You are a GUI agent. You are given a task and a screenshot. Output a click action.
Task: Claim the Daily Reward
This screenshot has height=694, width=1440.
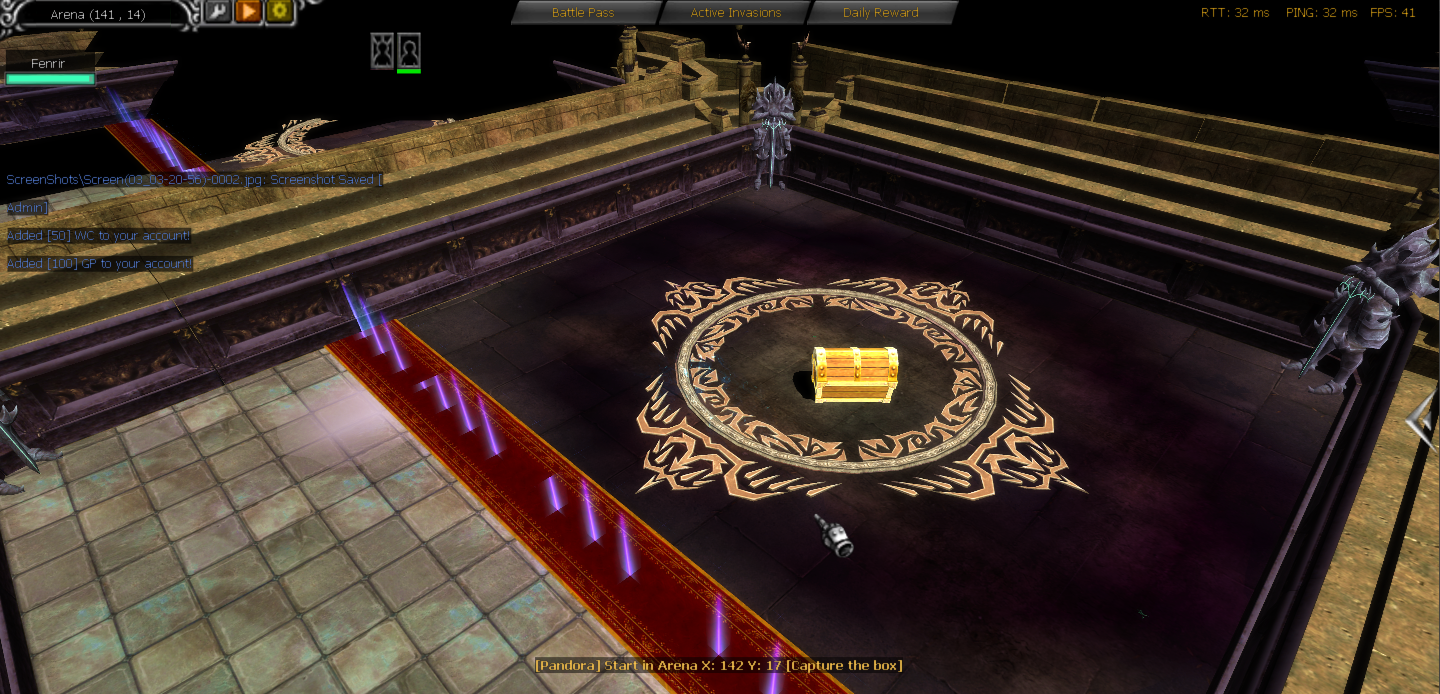click(x=880, y=13)
